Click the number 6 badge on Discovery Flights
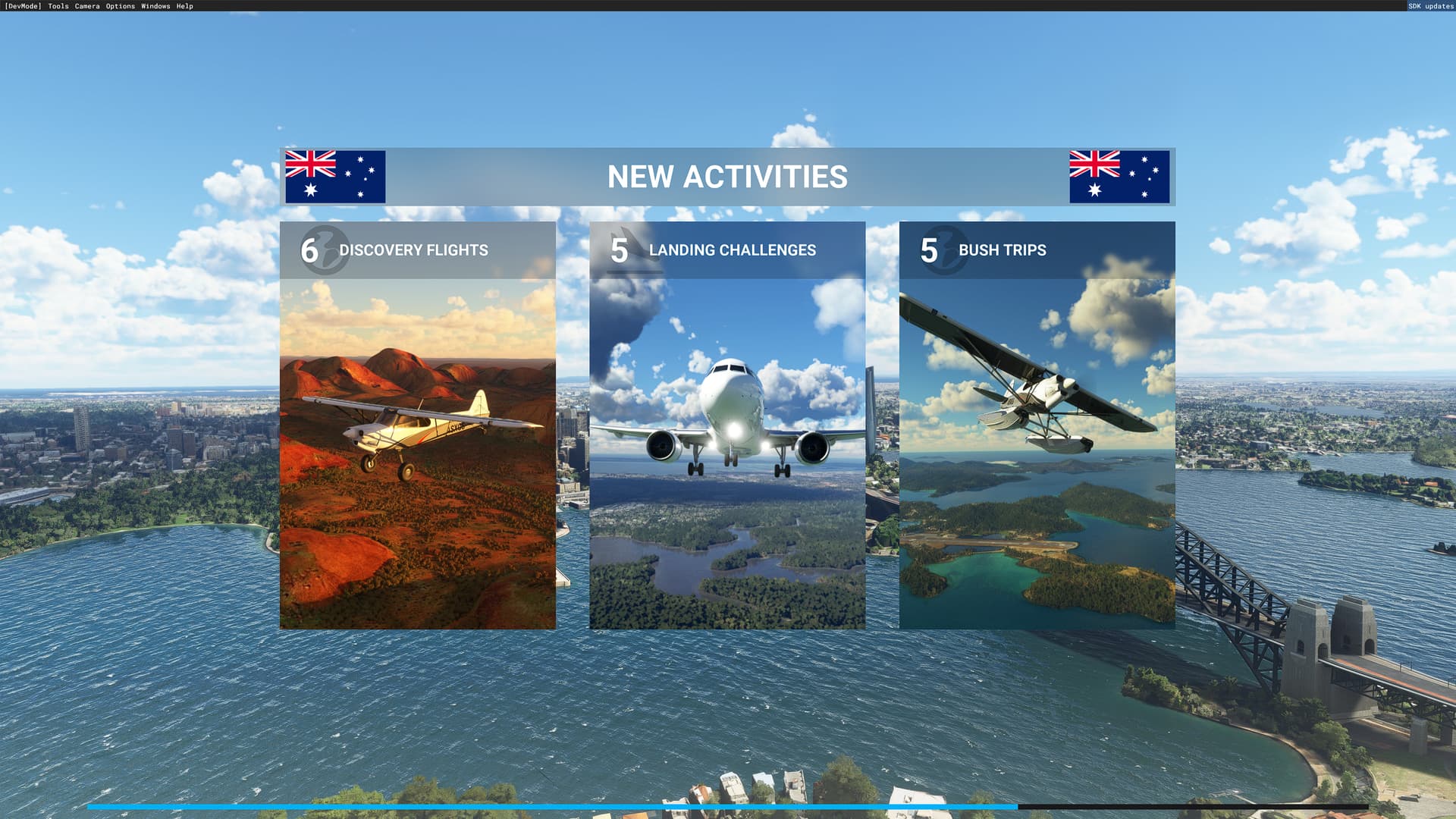 pyautogui.click(x=309, y=250)
